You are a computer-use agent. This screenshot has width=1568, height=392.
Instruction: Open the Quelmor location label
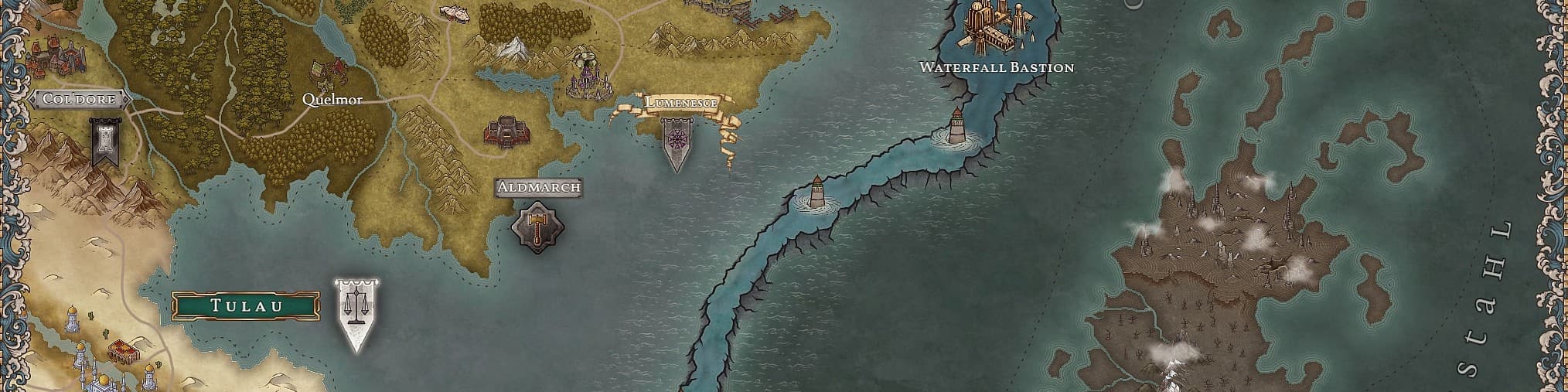(x=332, y=100)
